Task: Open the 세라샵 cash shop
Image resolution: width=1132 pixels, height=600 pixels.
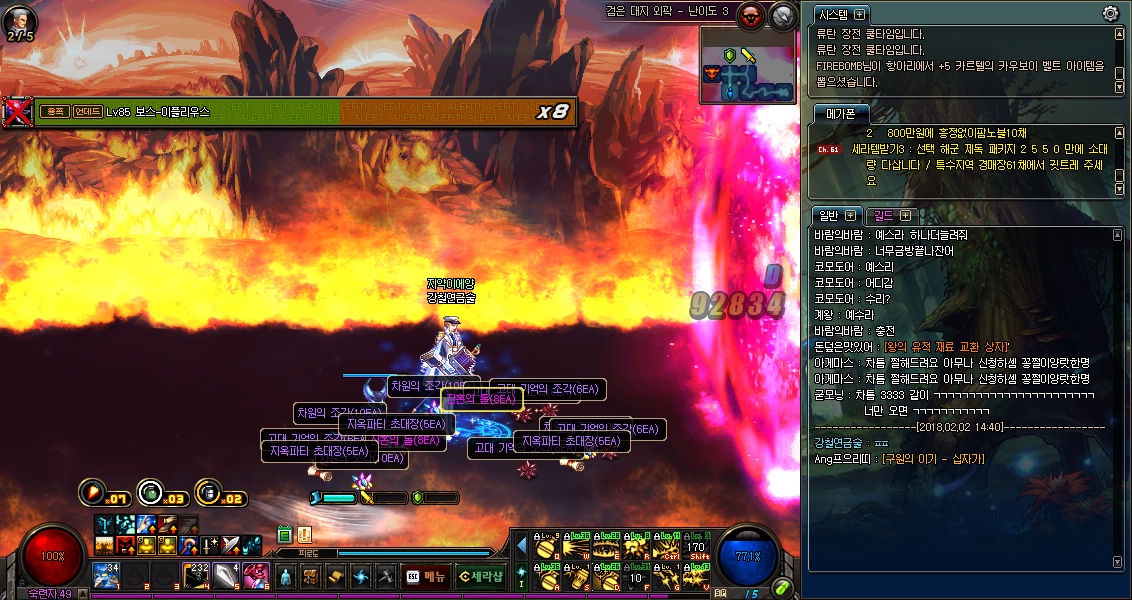Action: coord(480,576)
